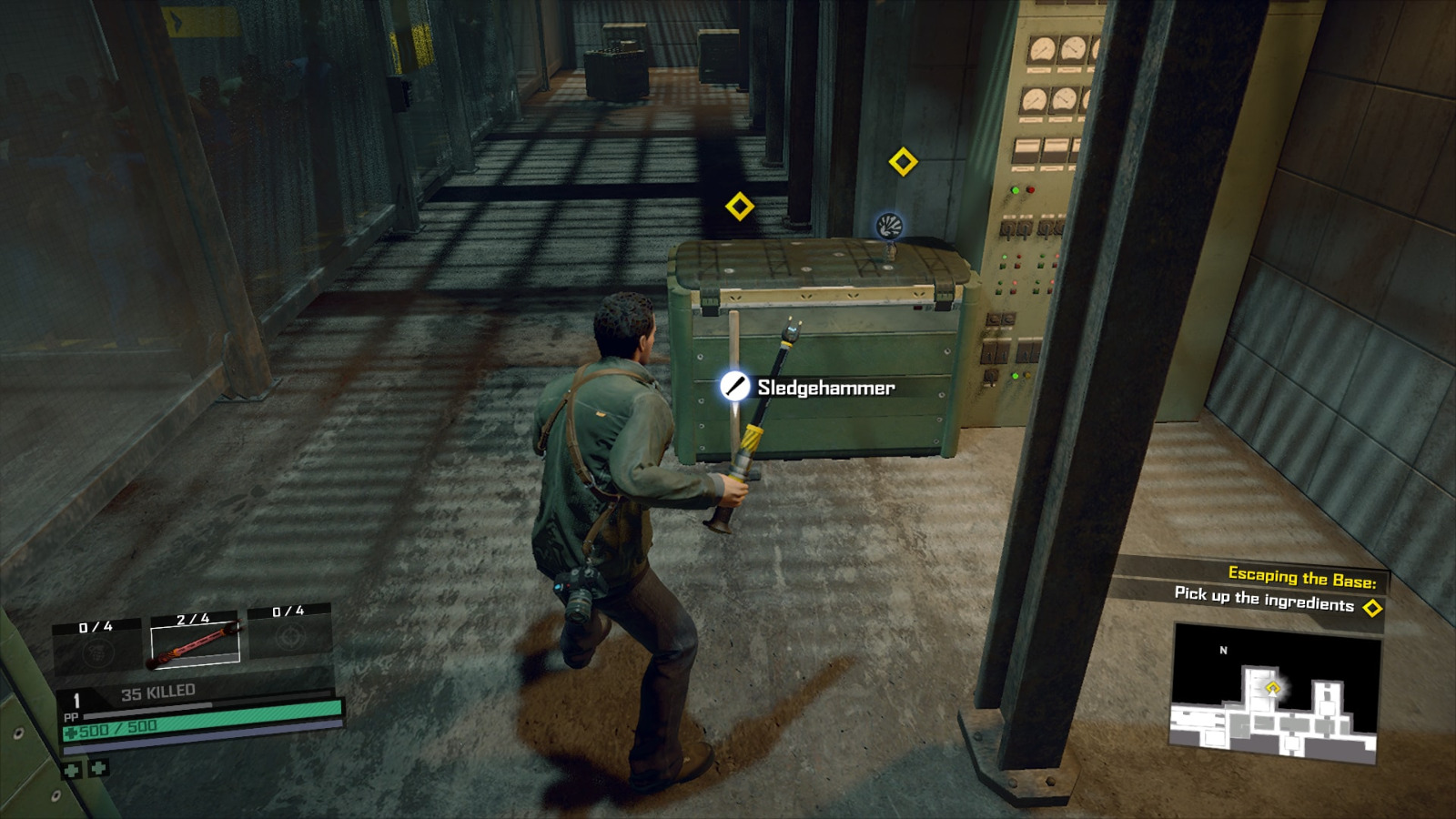Viewport: 1456px width, 819px height.
Task: Click the yellow diamond beside Pick up the ingredients
Action: point(1371,606)
